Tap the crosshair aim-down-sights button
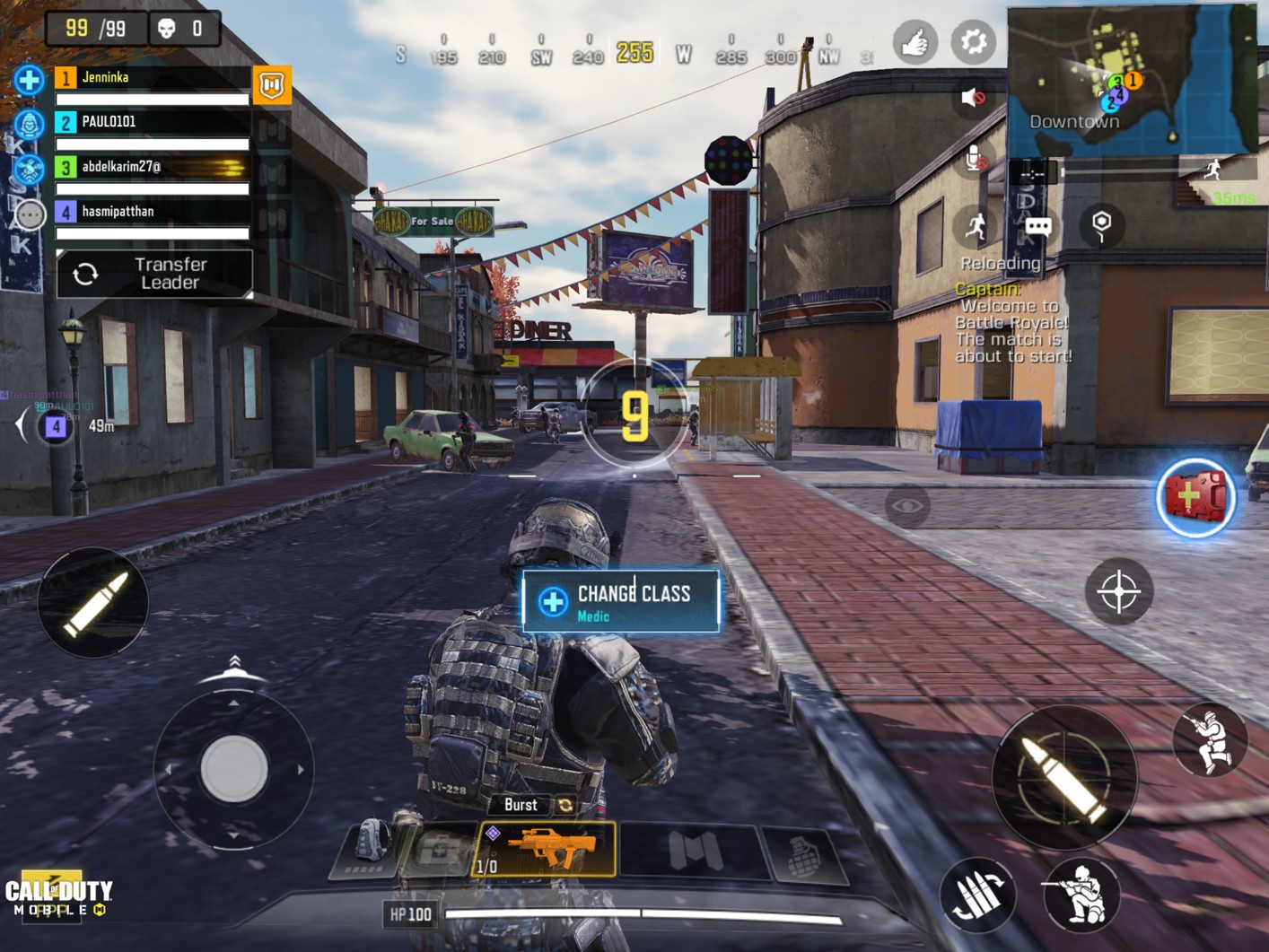The height and width of the screenshot is (952, 1269). tap(1118, 591)
